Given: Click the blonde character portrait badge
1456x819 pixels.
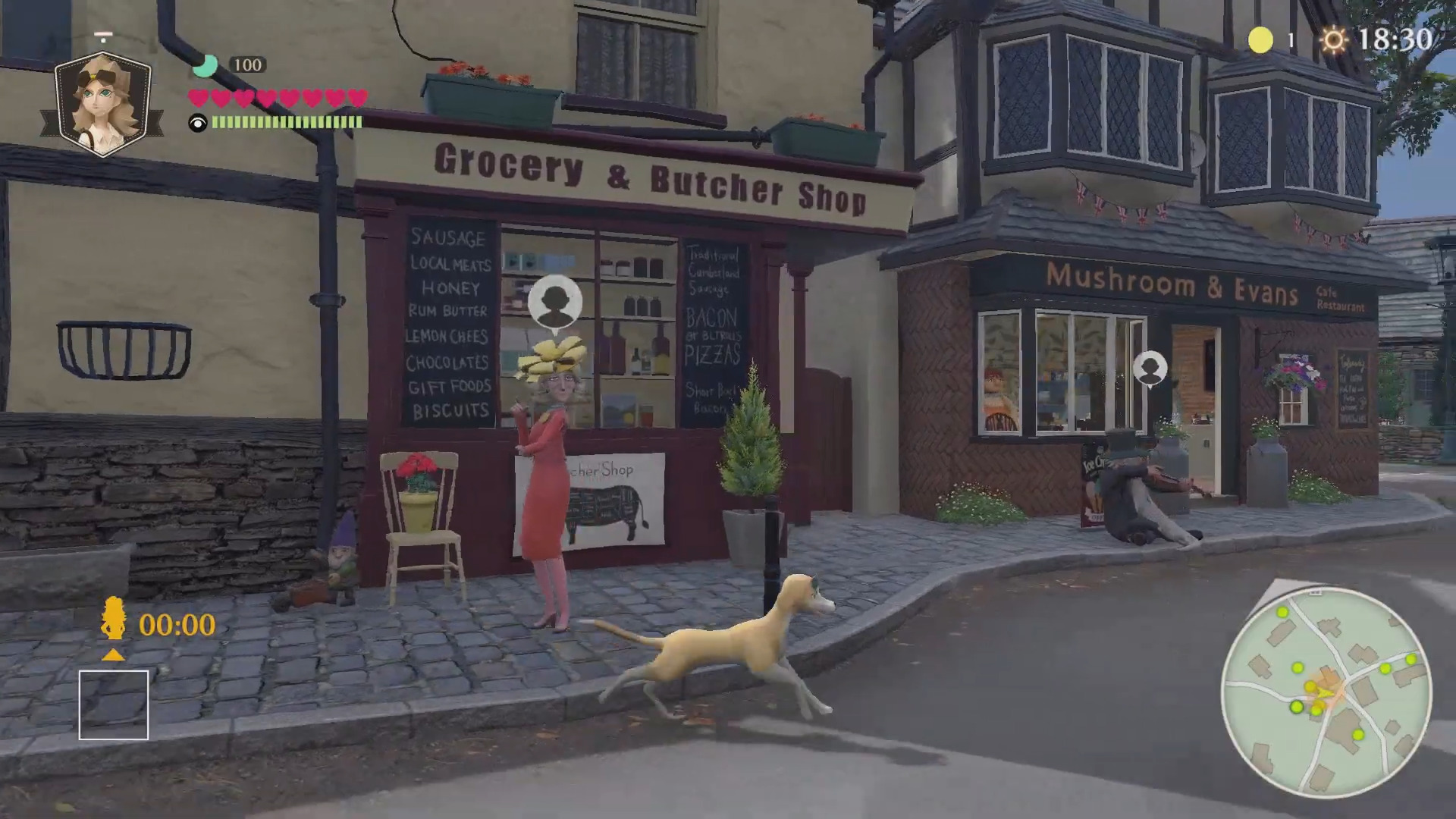Looking at the screenshot, I should (103, 103).
